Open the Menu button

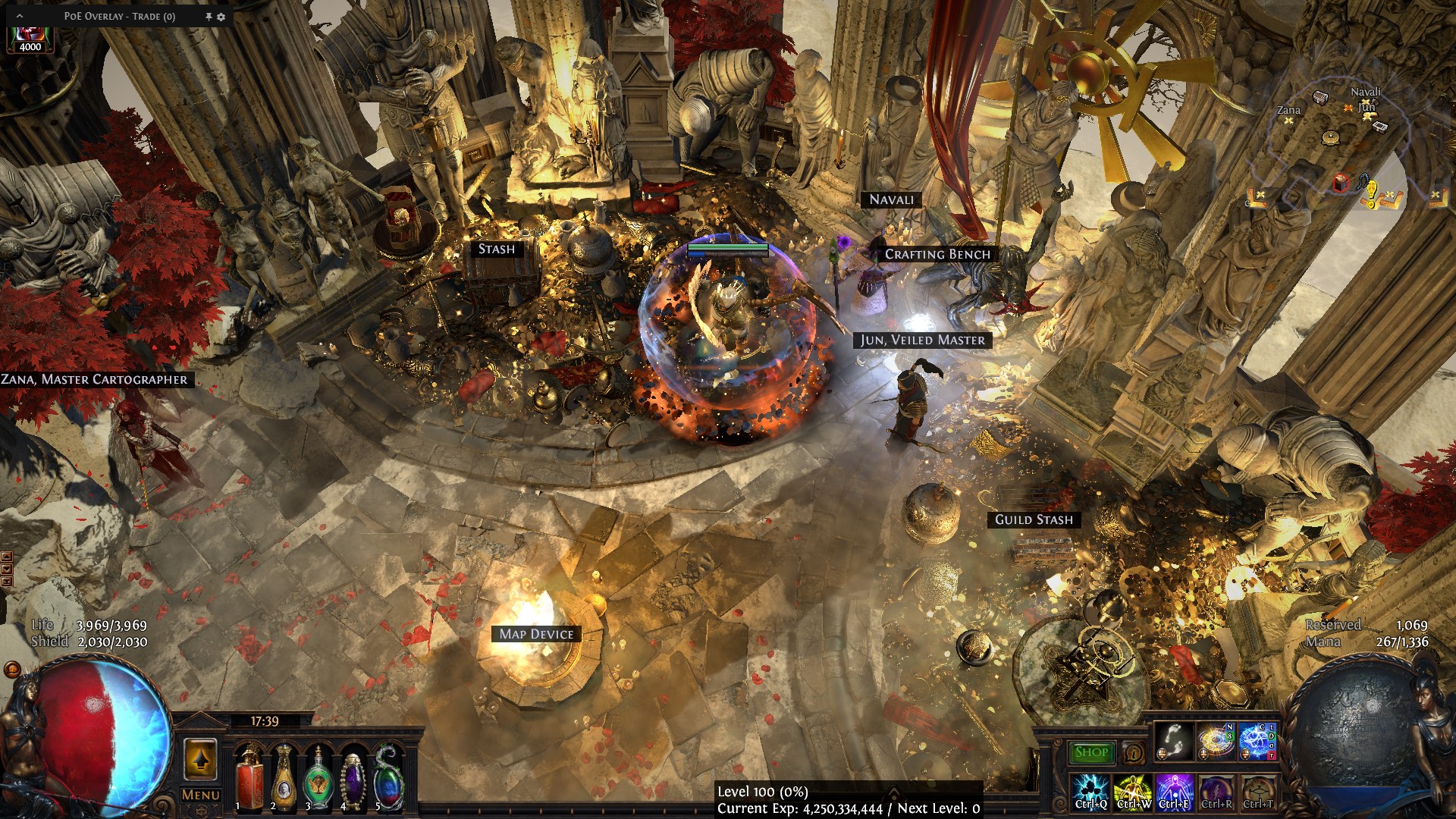[x=201, y=795]
